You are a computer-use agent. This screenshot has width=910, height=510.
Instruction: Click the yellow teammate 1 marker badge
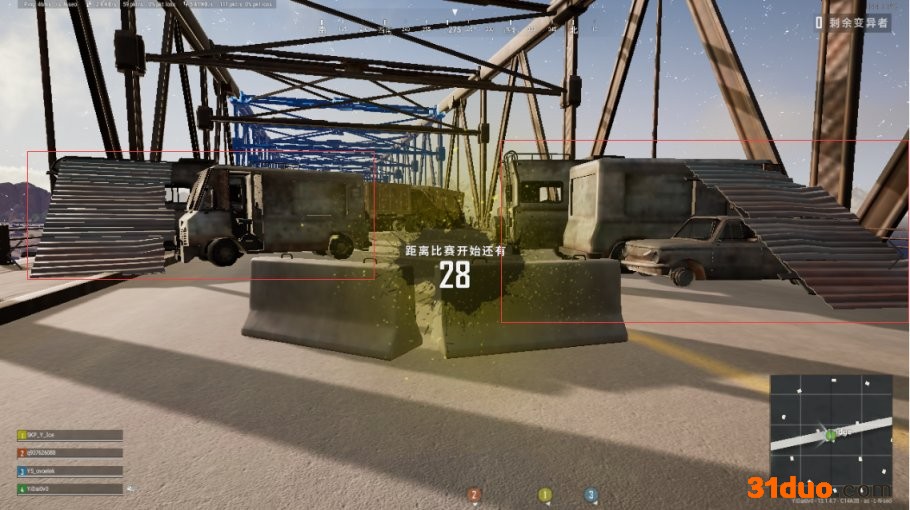tap(545, 494)
